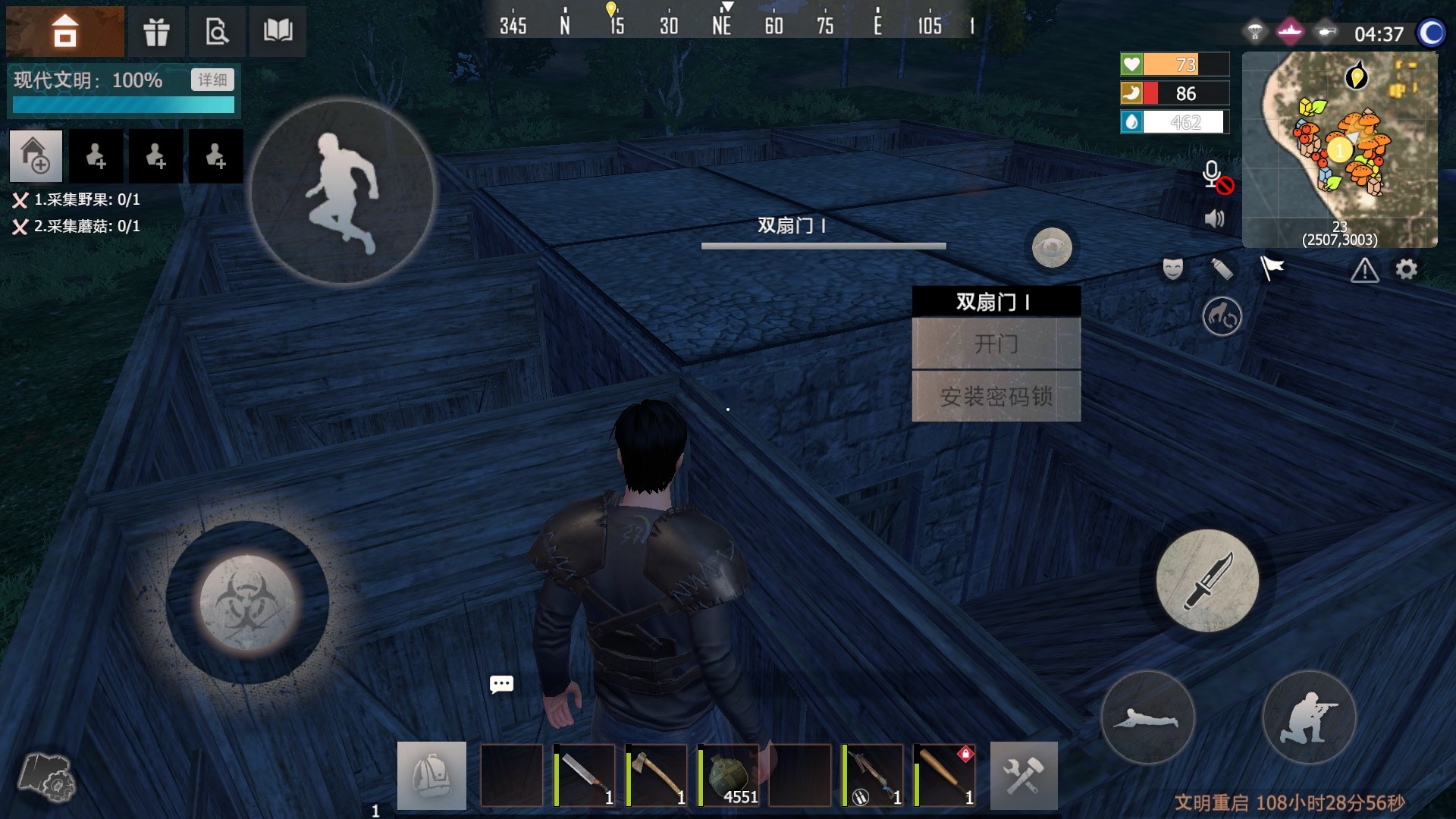The height and width of the screenshot is (819, 1456).
Task: Select 安装密码锁 to install a lock
Action: [996, 396]
